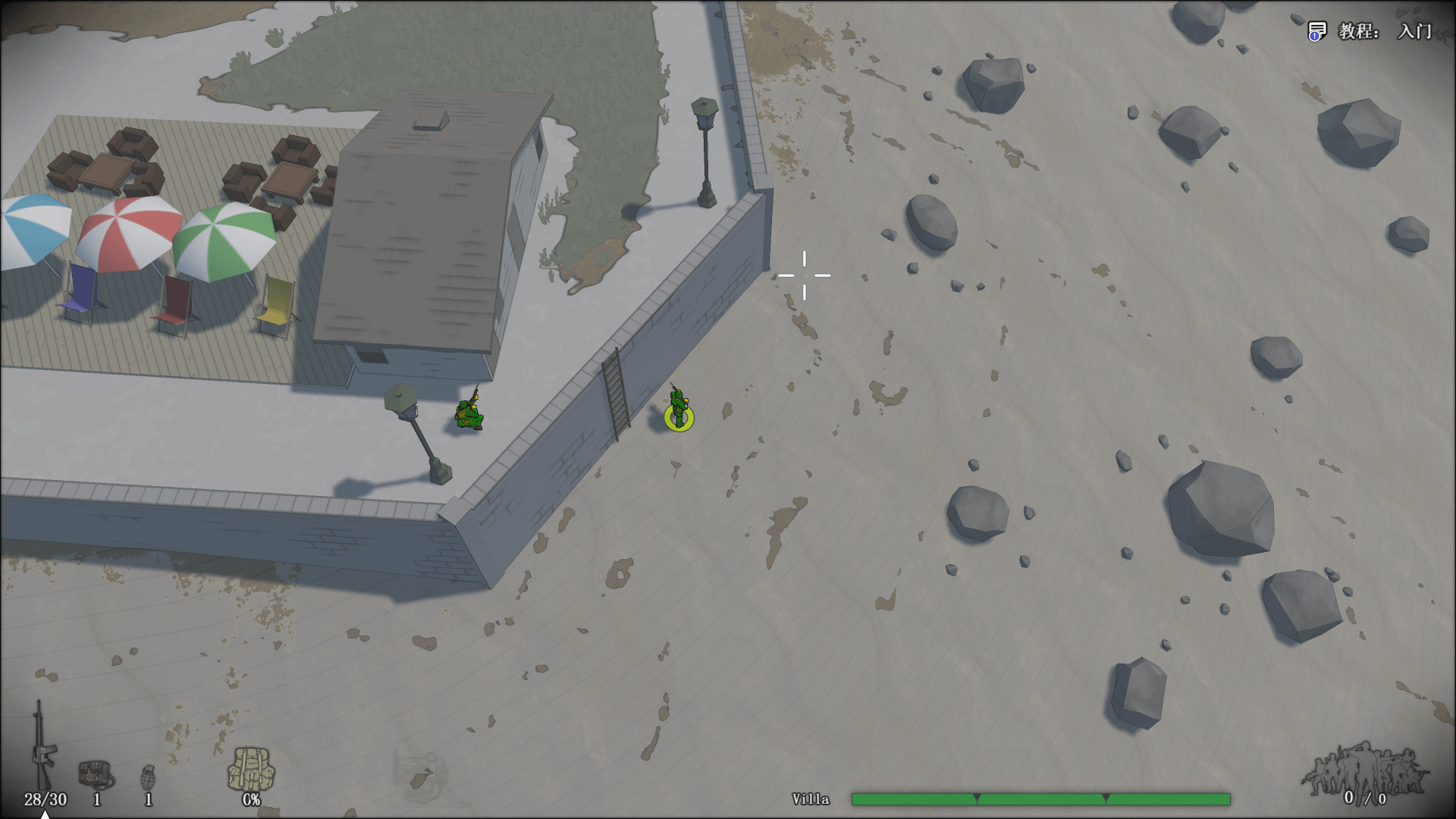This screenshot has height=819, width=1456.
Task: Click the Villa location label
Action: click(809, 799)
